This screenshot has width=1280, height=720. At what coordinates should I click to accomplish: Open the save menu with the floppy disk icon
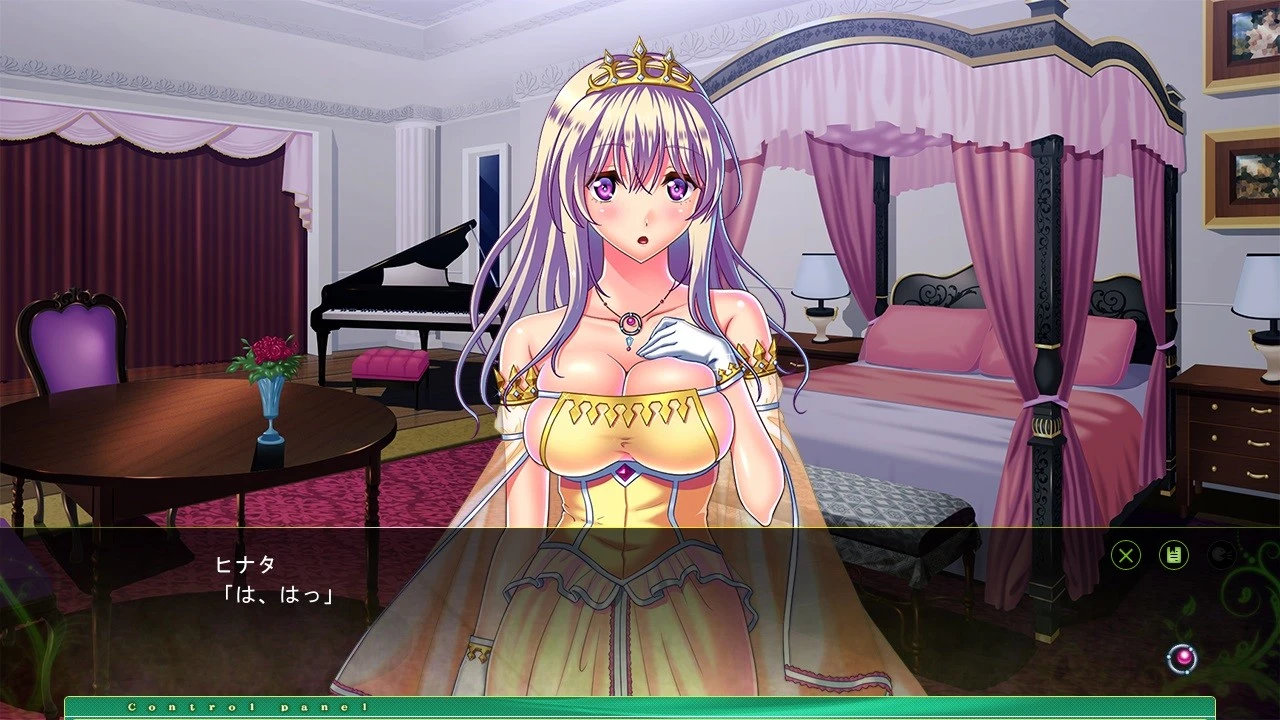(1172, 555)
